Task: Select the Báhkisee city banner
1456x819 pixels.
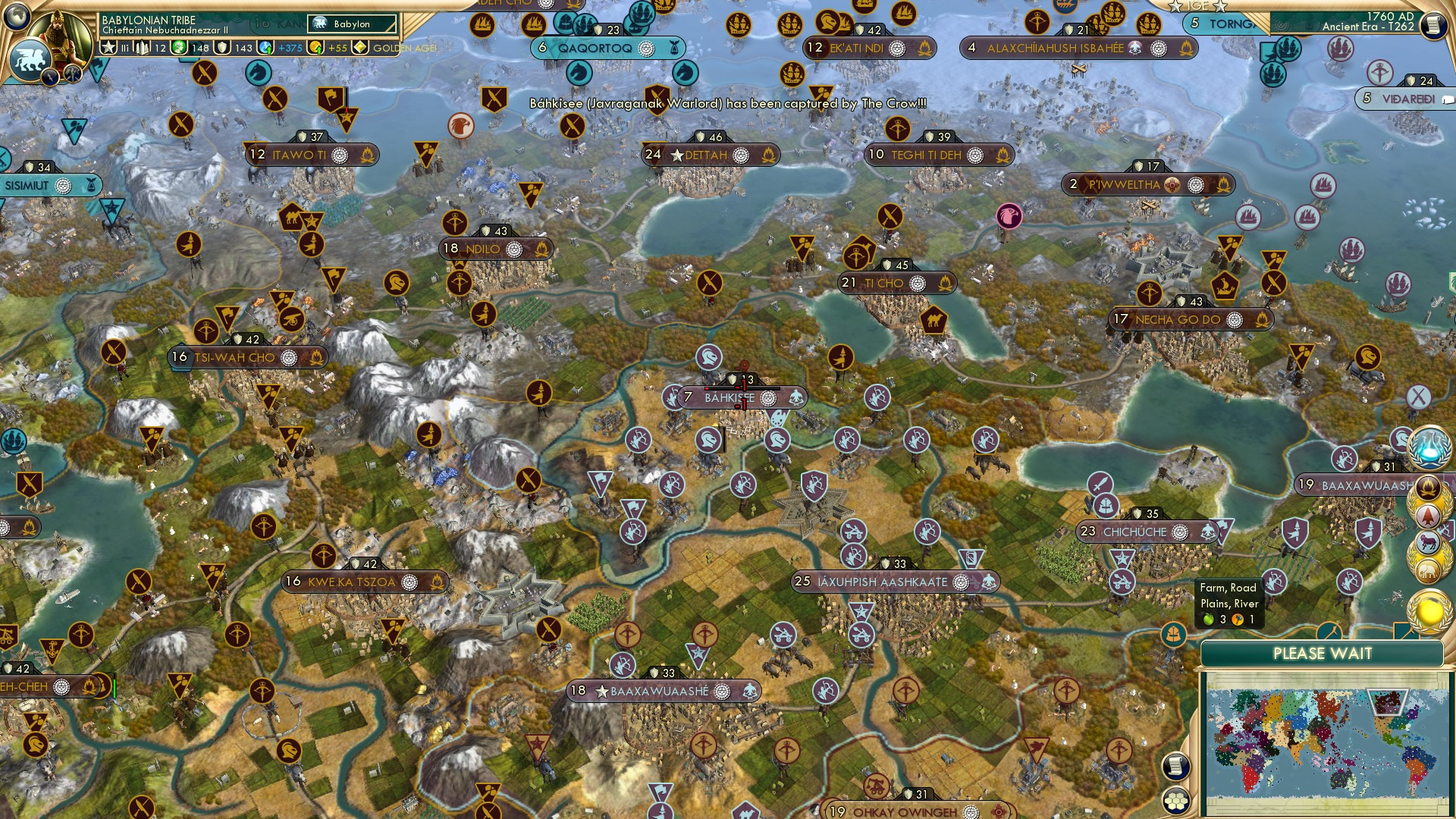Action: click(730, 397)
